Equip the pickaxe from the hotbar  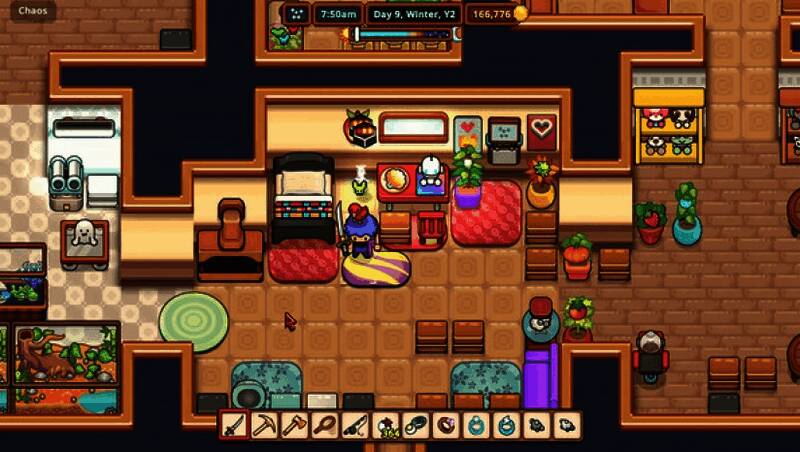(264, 425)
